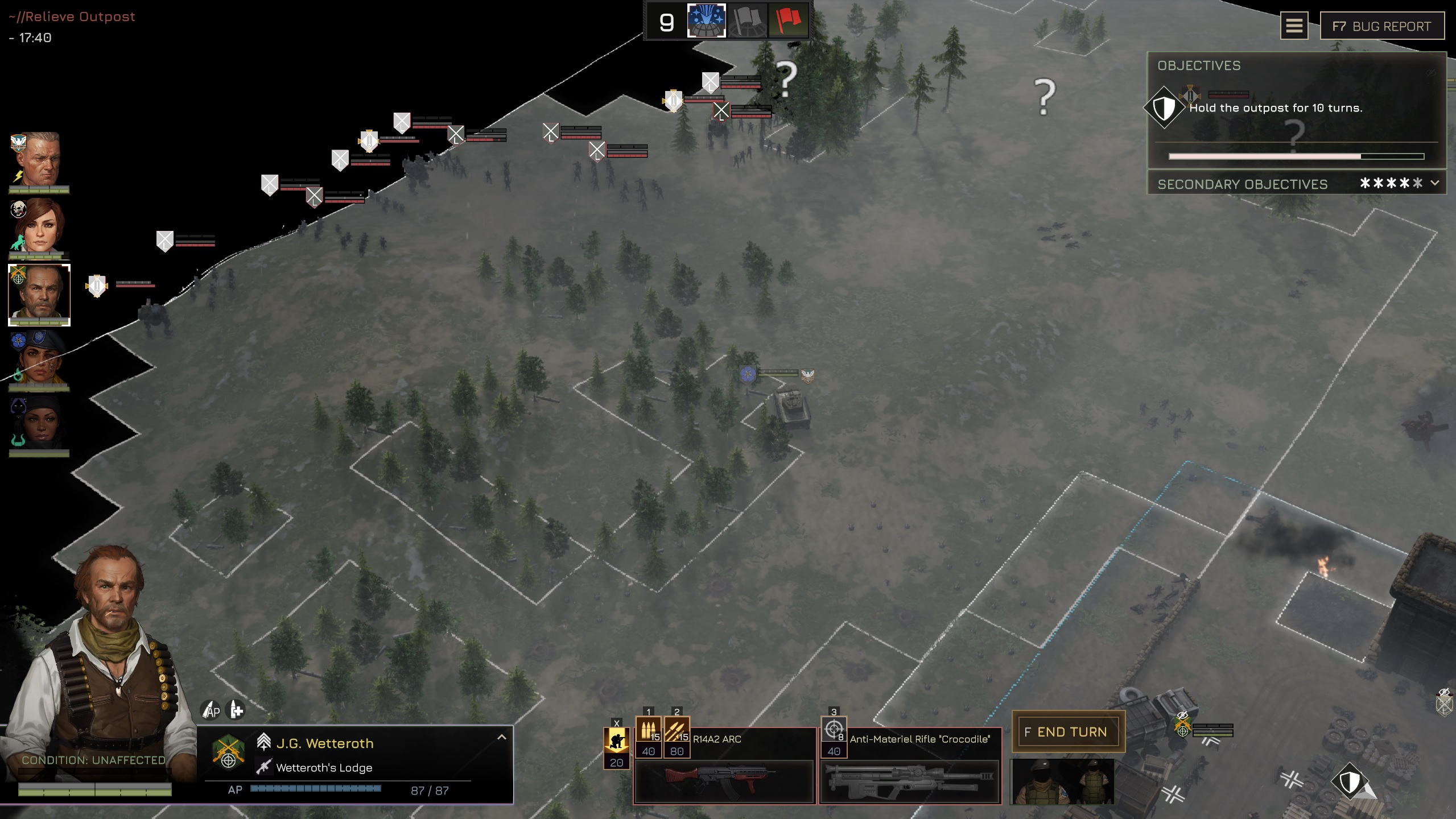The height and width of the screenshot is (819, 1456).
Task: Select the red-haired woman squad portrait
Action: (39, 226)
